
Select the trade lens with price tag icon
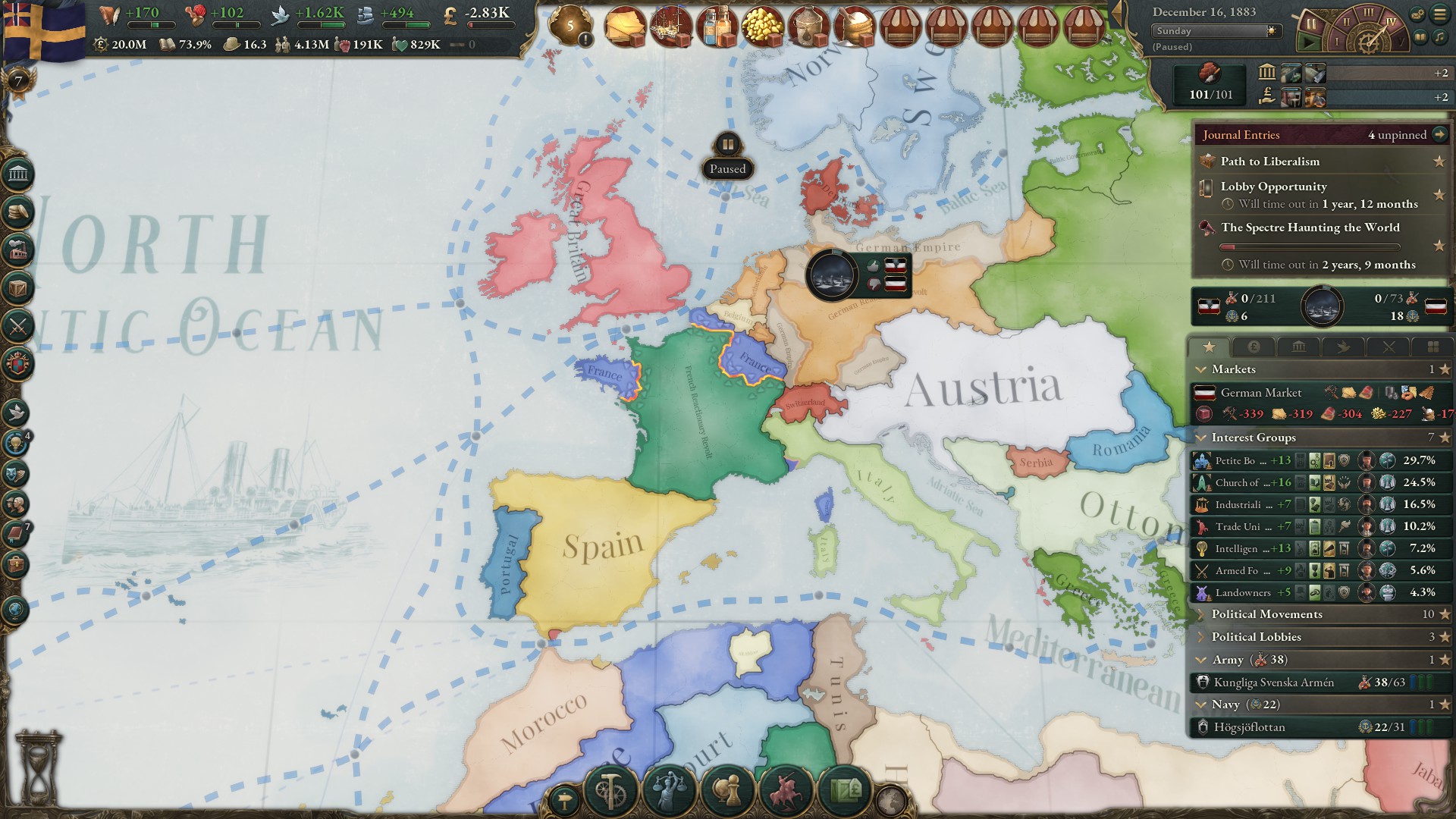[844, 789]
